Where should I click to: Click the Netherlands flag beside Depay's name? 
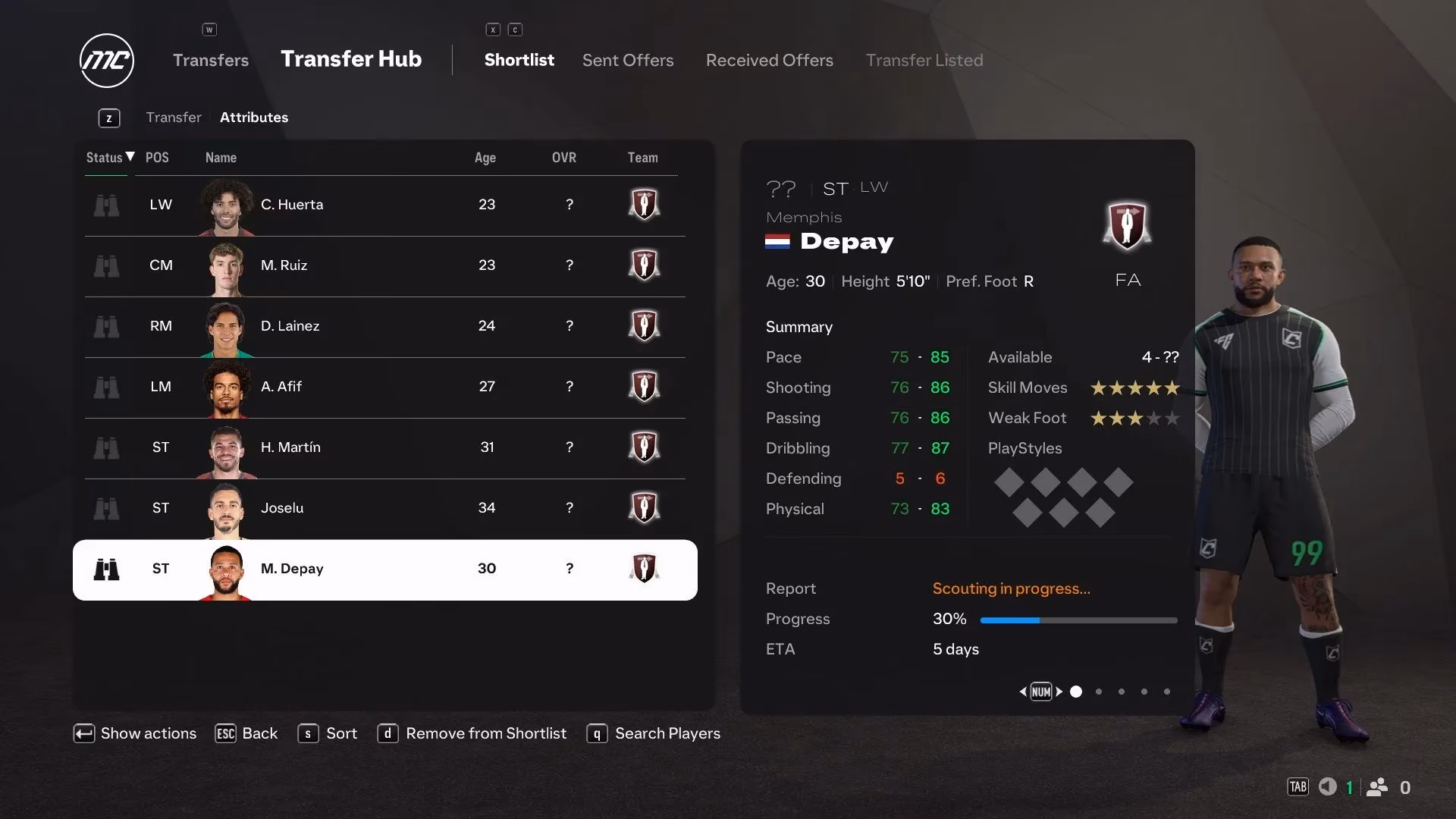coord(778,243)
